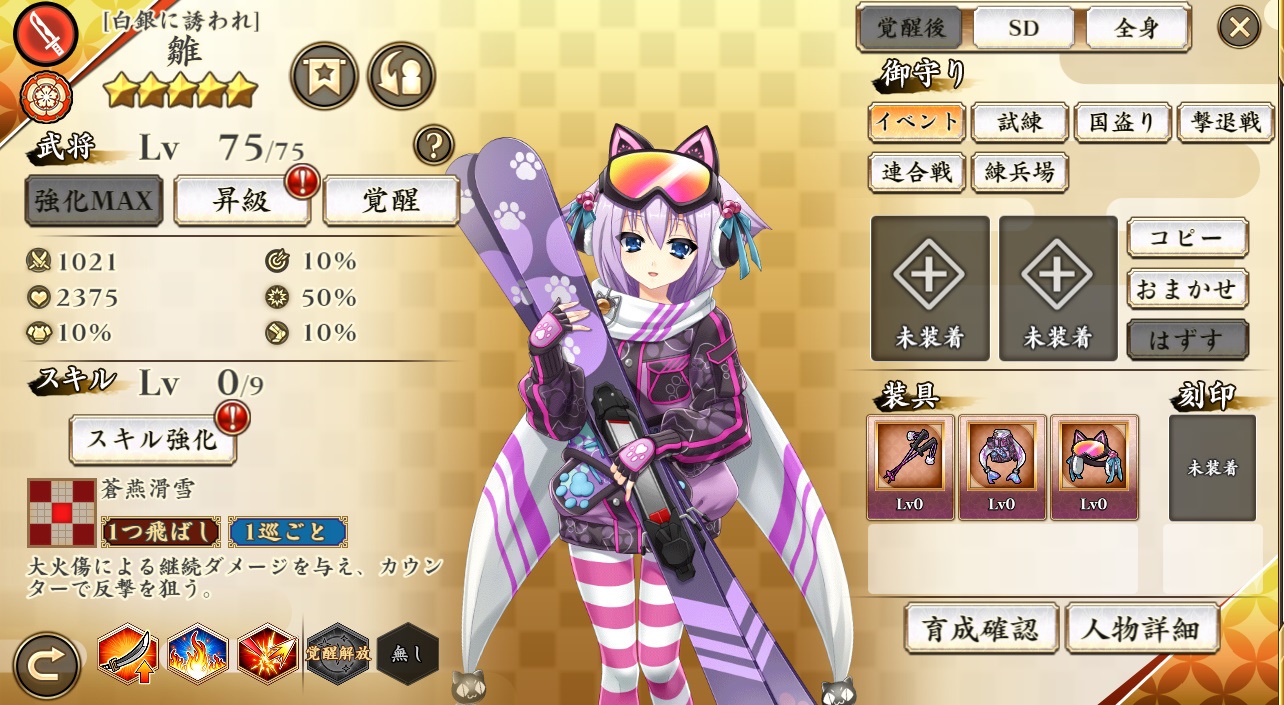
Task: Auto-equip with the おまかせ button
Action: [x=1187, y=289]
